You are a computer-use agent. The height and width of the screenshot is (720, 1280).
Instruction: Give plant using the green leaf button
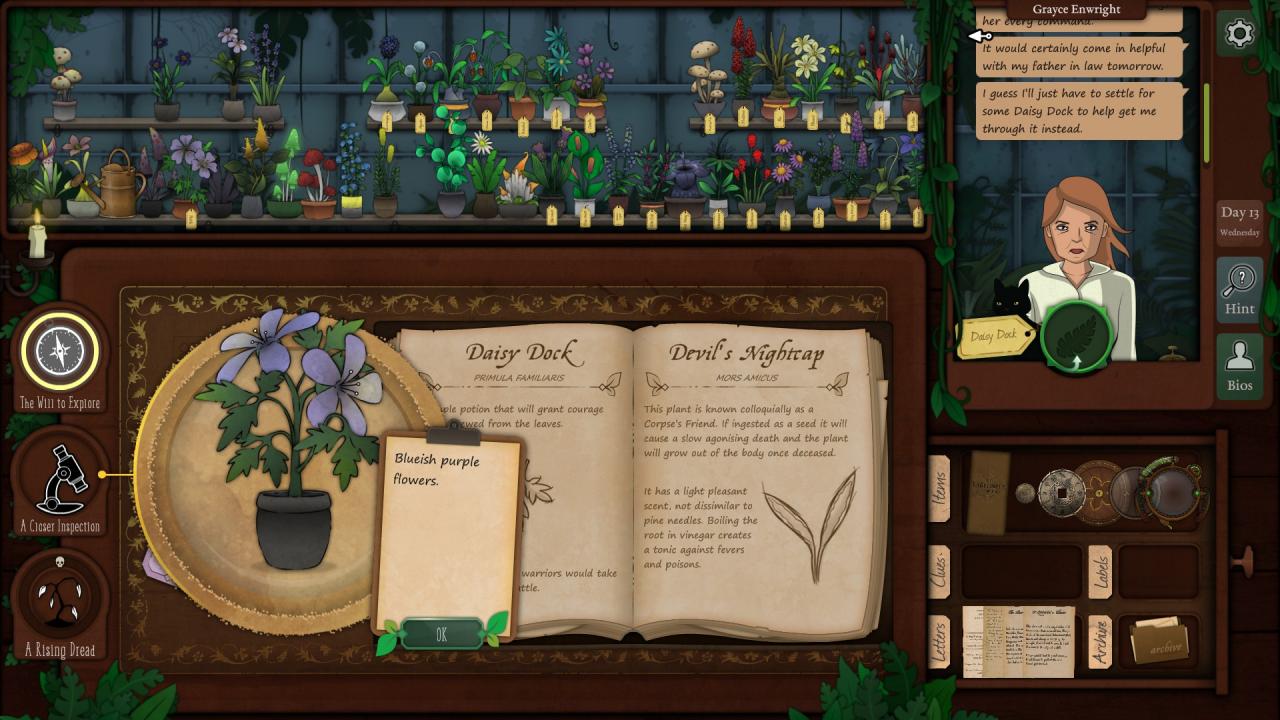(1076, 337)
